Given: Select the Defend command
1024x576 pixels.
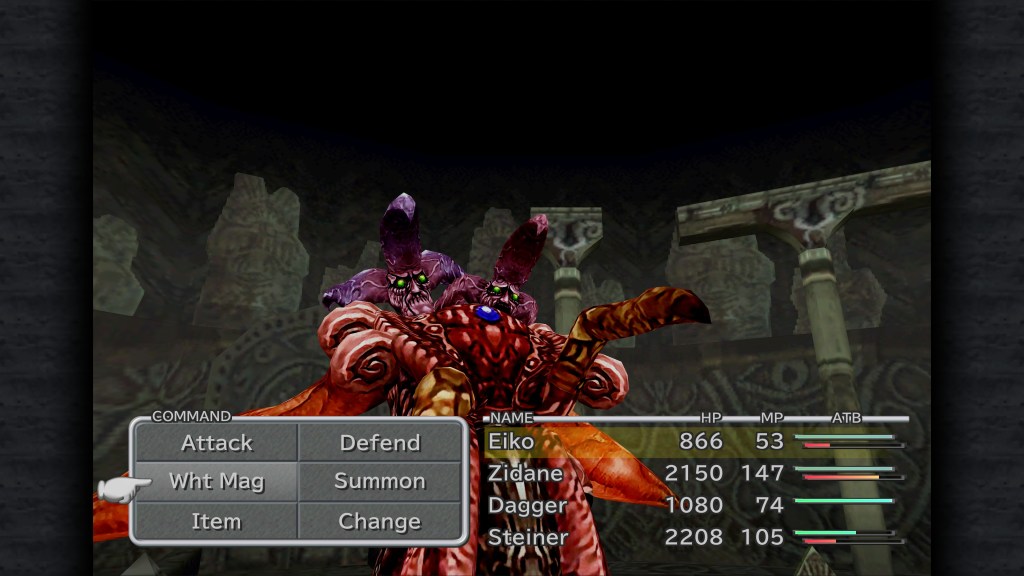Looking at the screenshot, I should click(380, 443).
